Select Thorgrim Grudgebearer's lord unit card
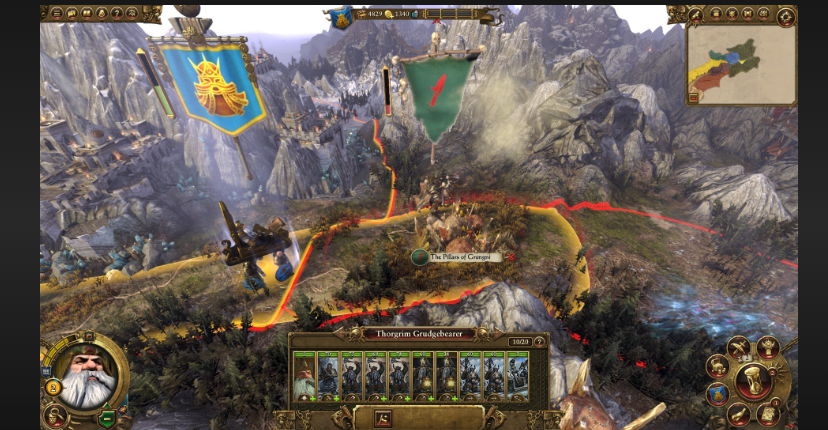The height and width of the screenshot is (430, 828). pos(304,375)
